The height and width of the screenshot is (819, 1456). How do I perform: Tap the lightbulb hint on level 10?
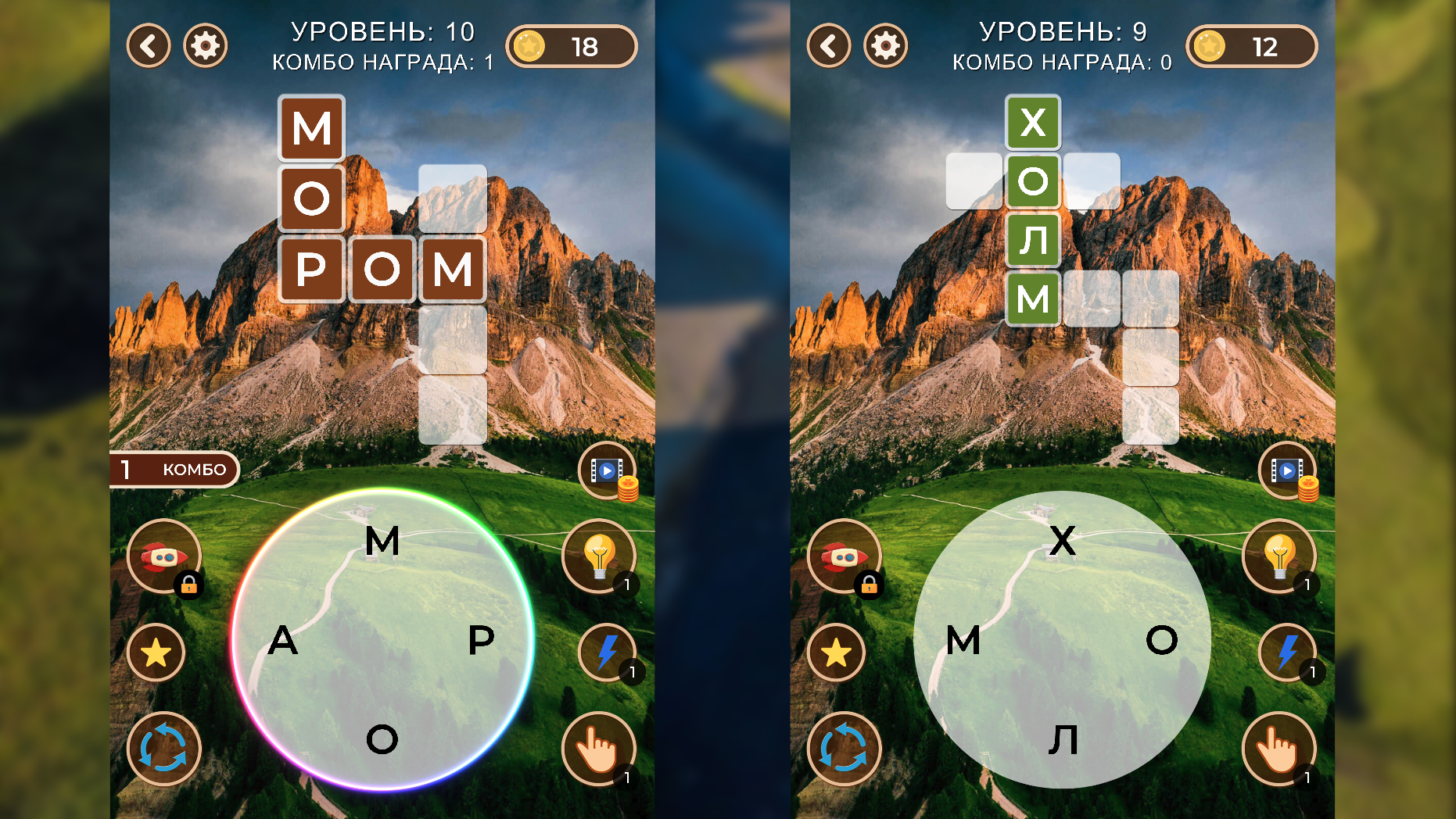(x=600, y=556)
